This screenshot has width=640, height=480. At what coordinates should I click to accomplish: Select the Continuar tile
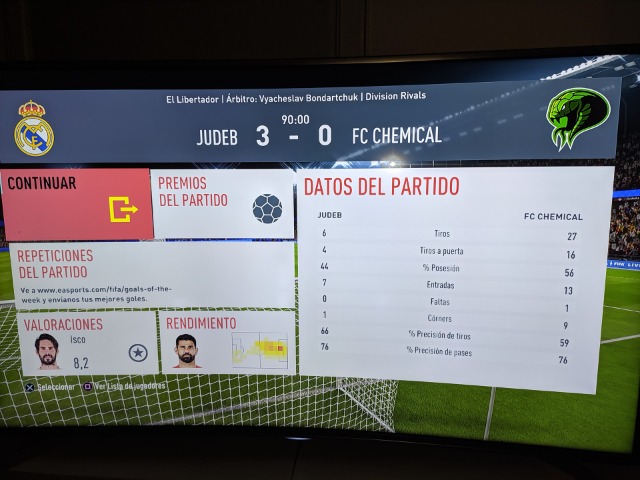point(77,204)
